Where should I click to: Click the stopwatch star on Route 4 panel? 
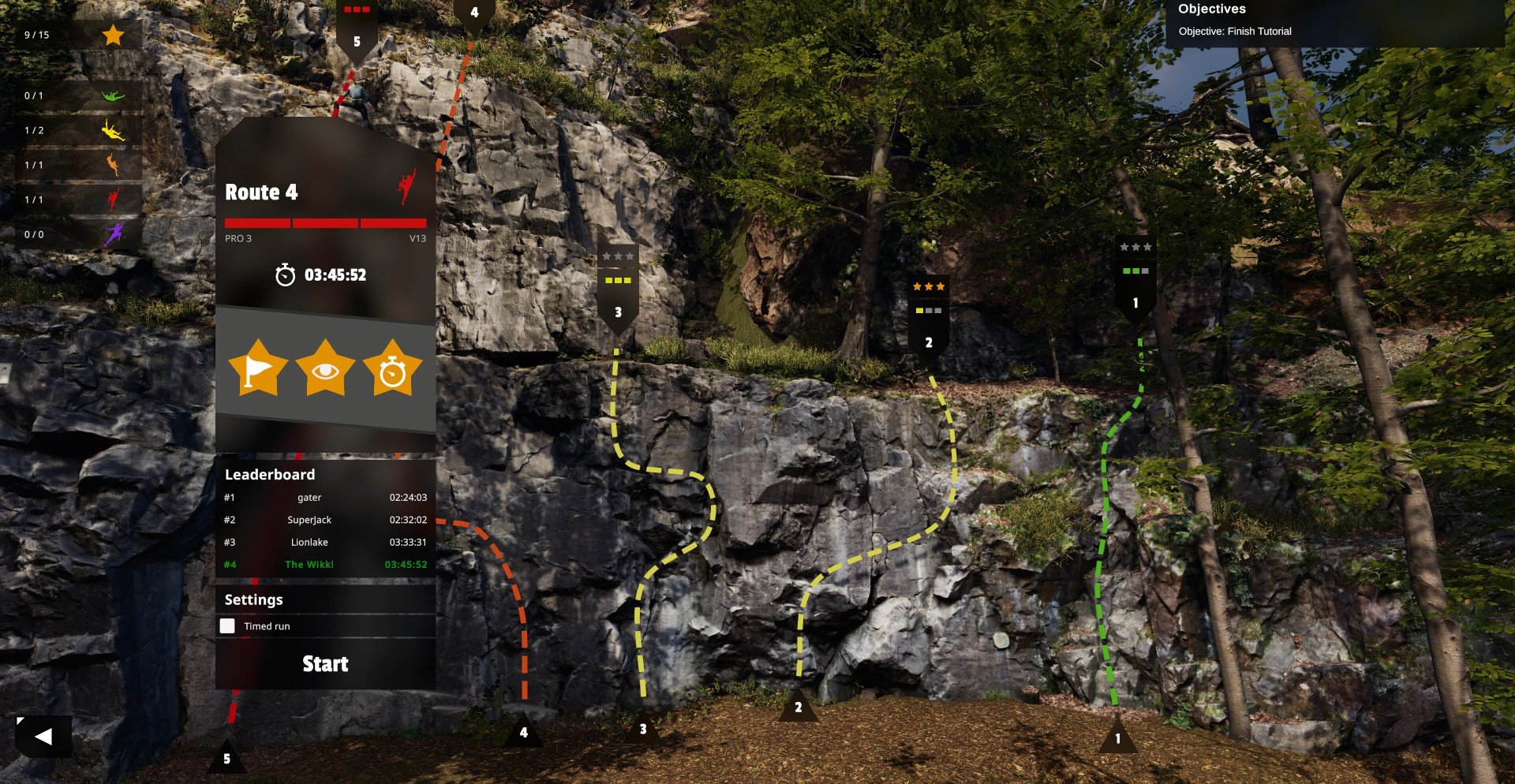click(x=392, y=368)
